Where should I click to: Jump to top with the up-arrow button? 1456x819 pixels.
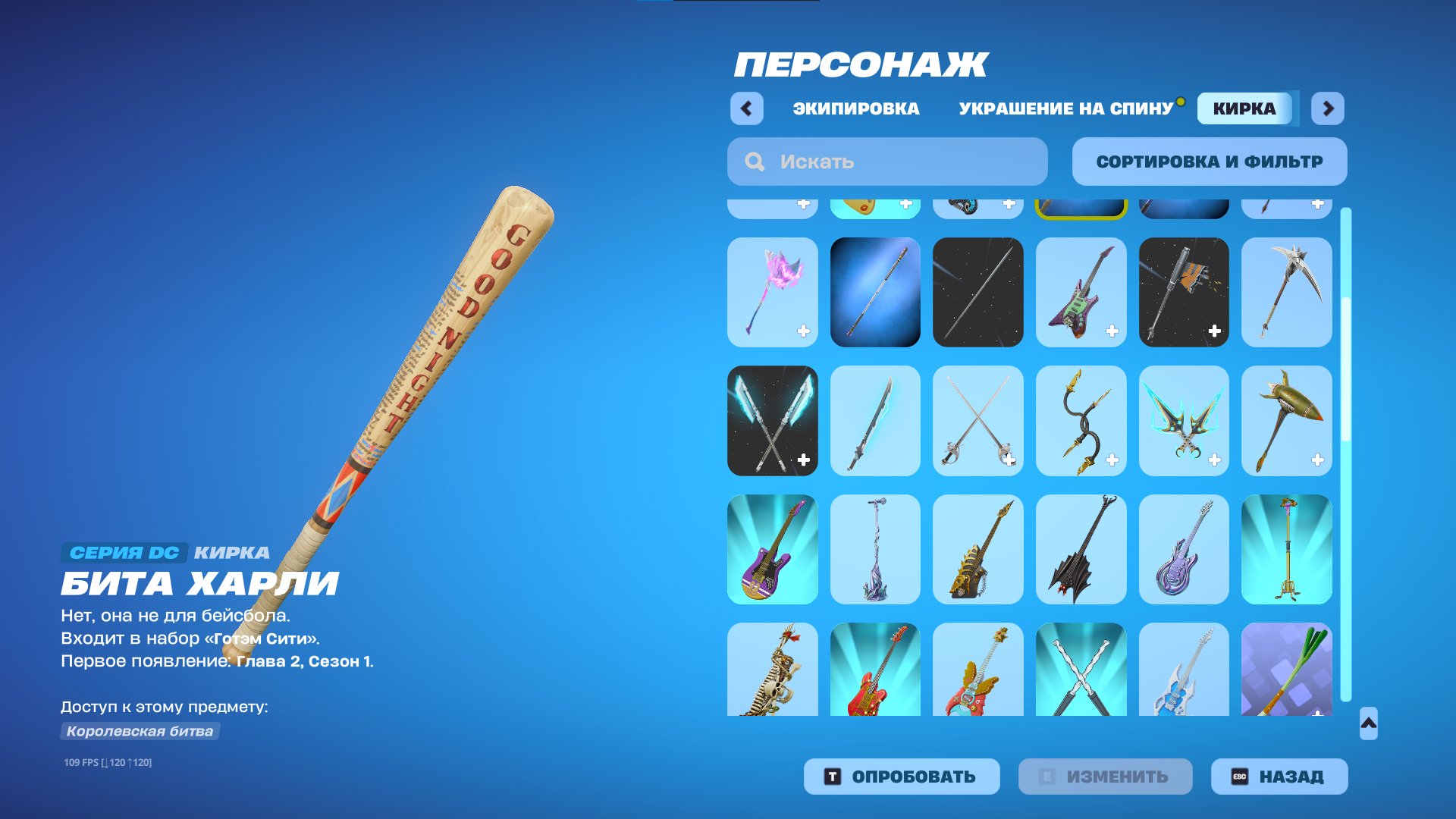click(1368, 723)
